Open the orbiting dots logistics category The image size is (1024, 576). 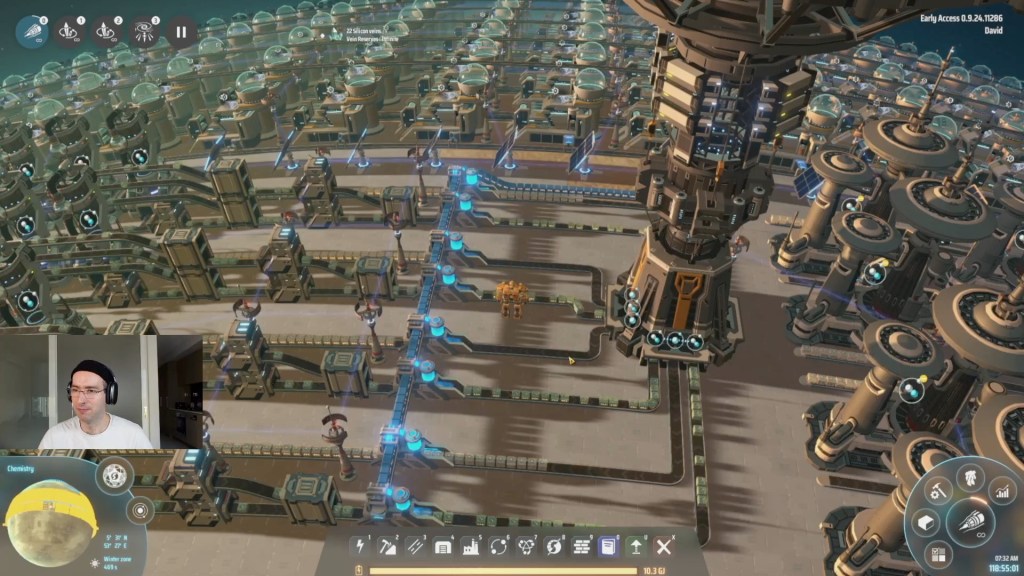pyautogui.click(x=498, y=547)
